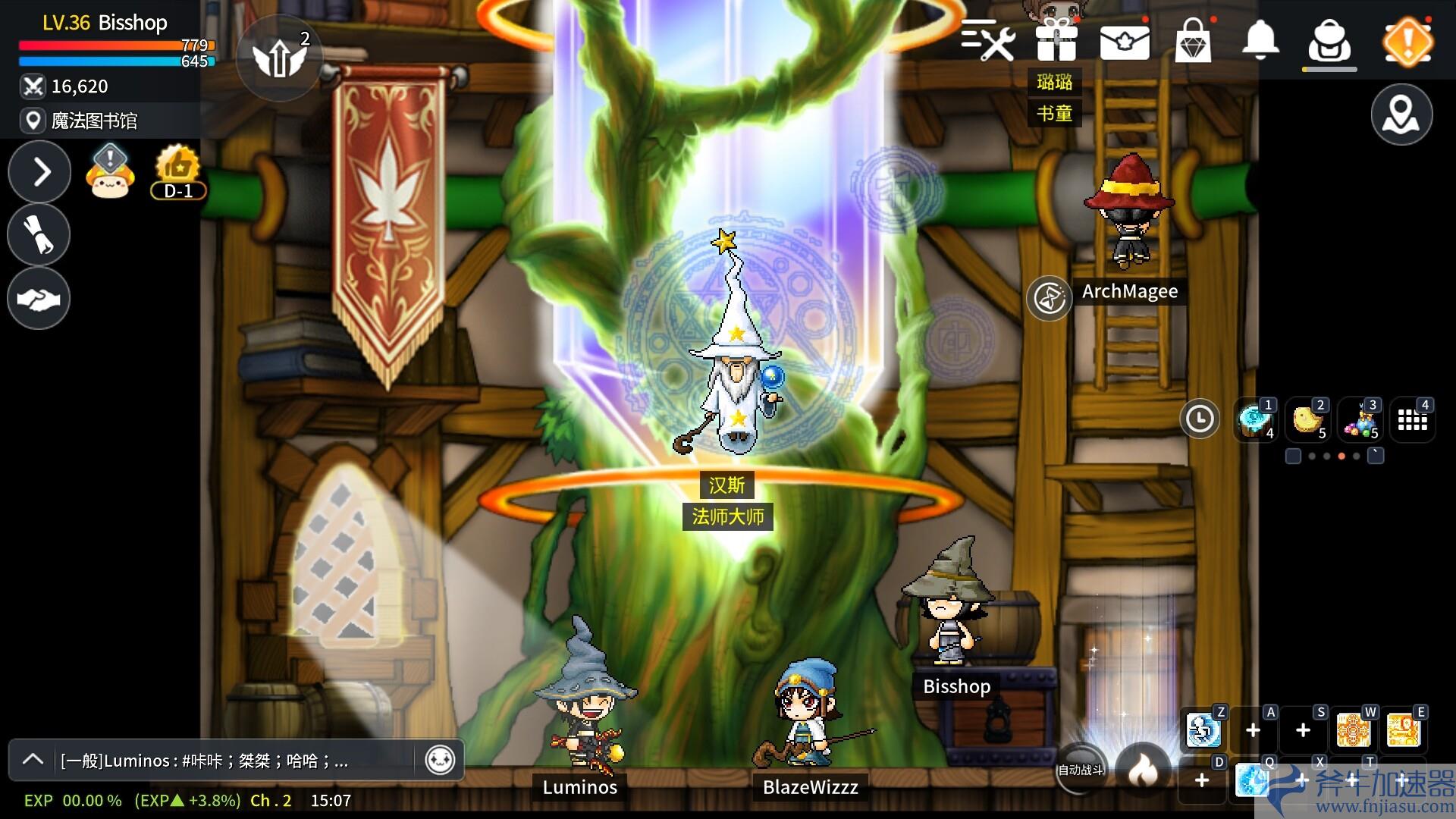This screenshot has height=819, width=1456.
Task: Tap the winged level-up arrow icon
Action: 278,58
